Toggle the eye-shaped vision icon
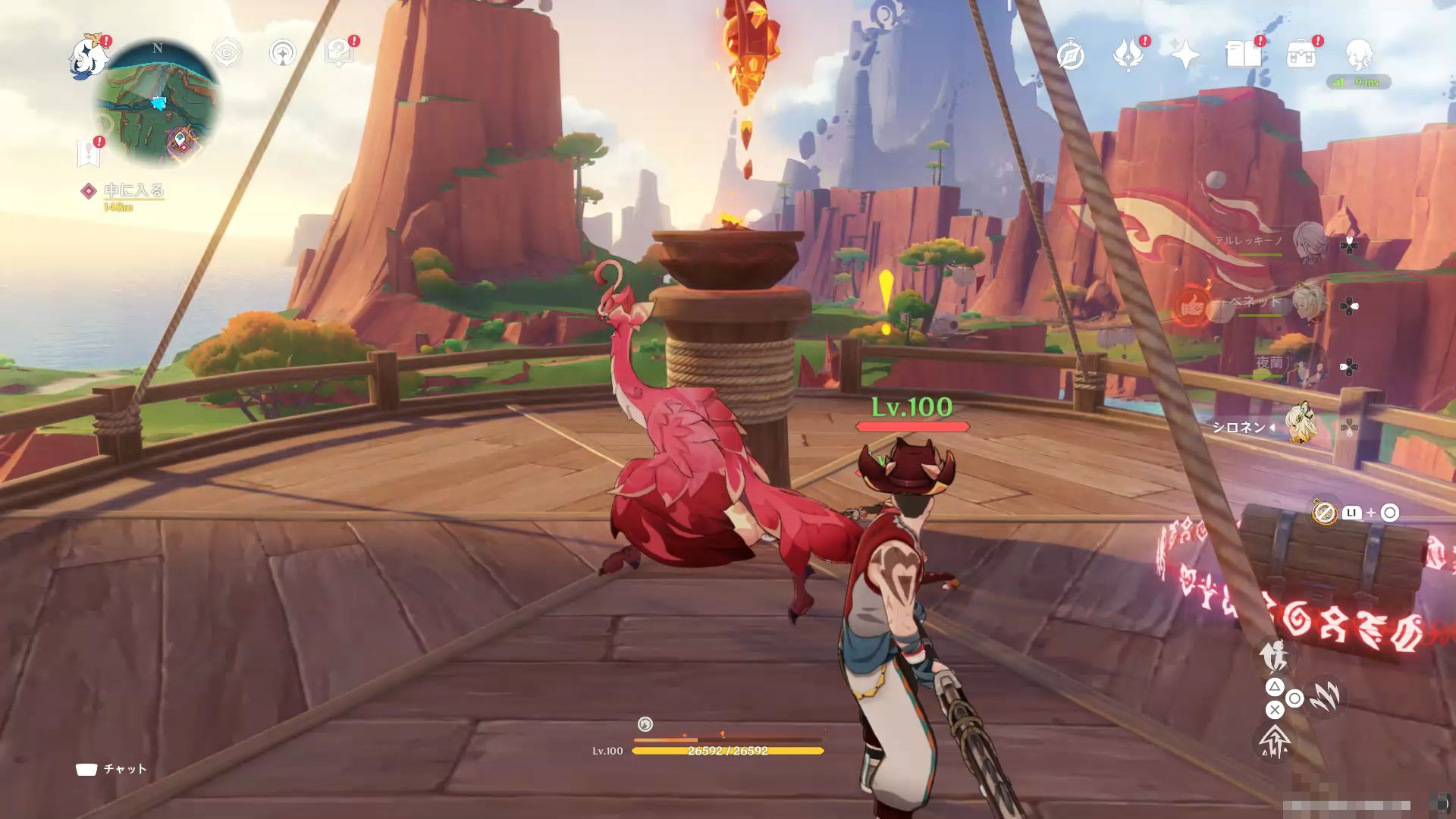Screen dimensions: 1456x819 point(227,52)
